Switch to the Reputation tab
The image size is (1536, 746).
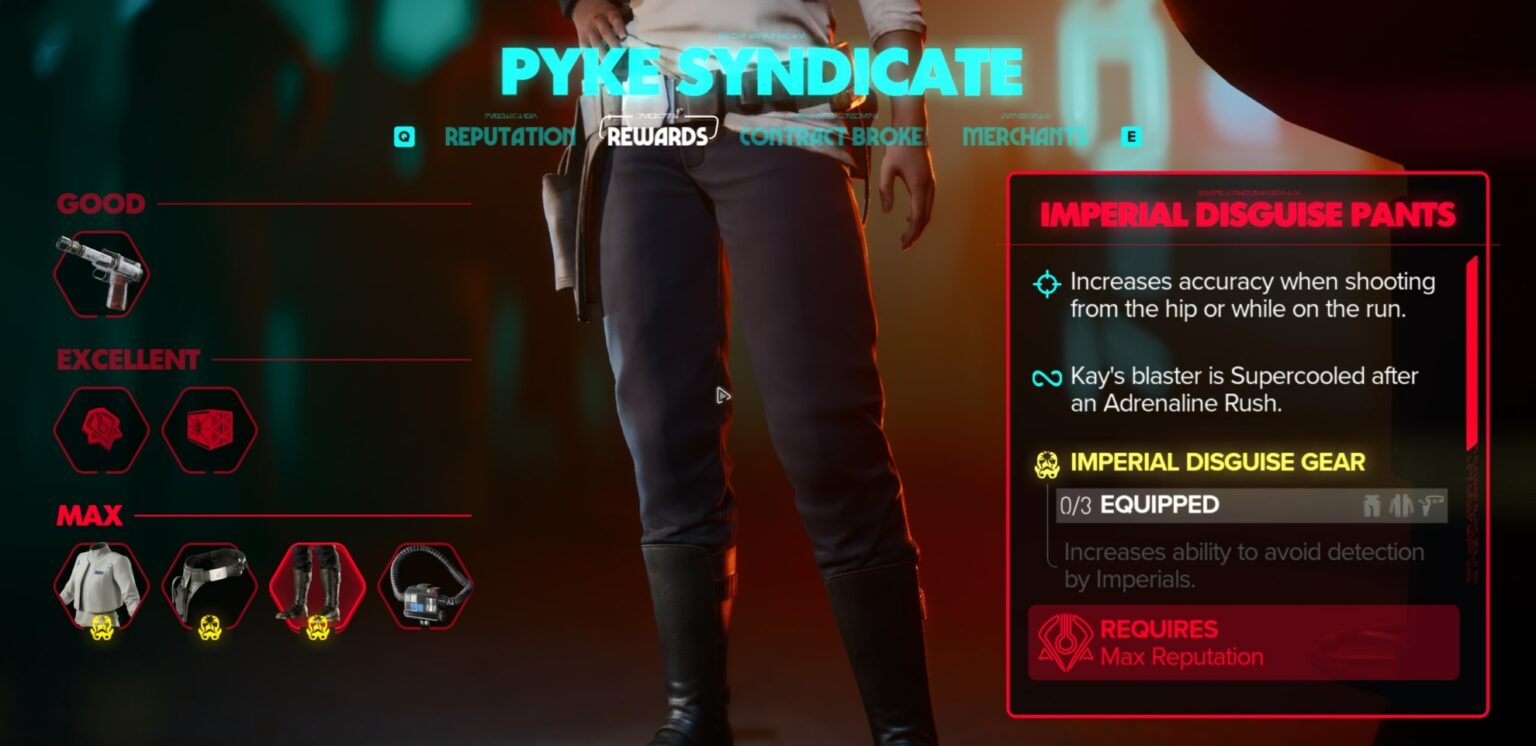click(x=511, y=137)
